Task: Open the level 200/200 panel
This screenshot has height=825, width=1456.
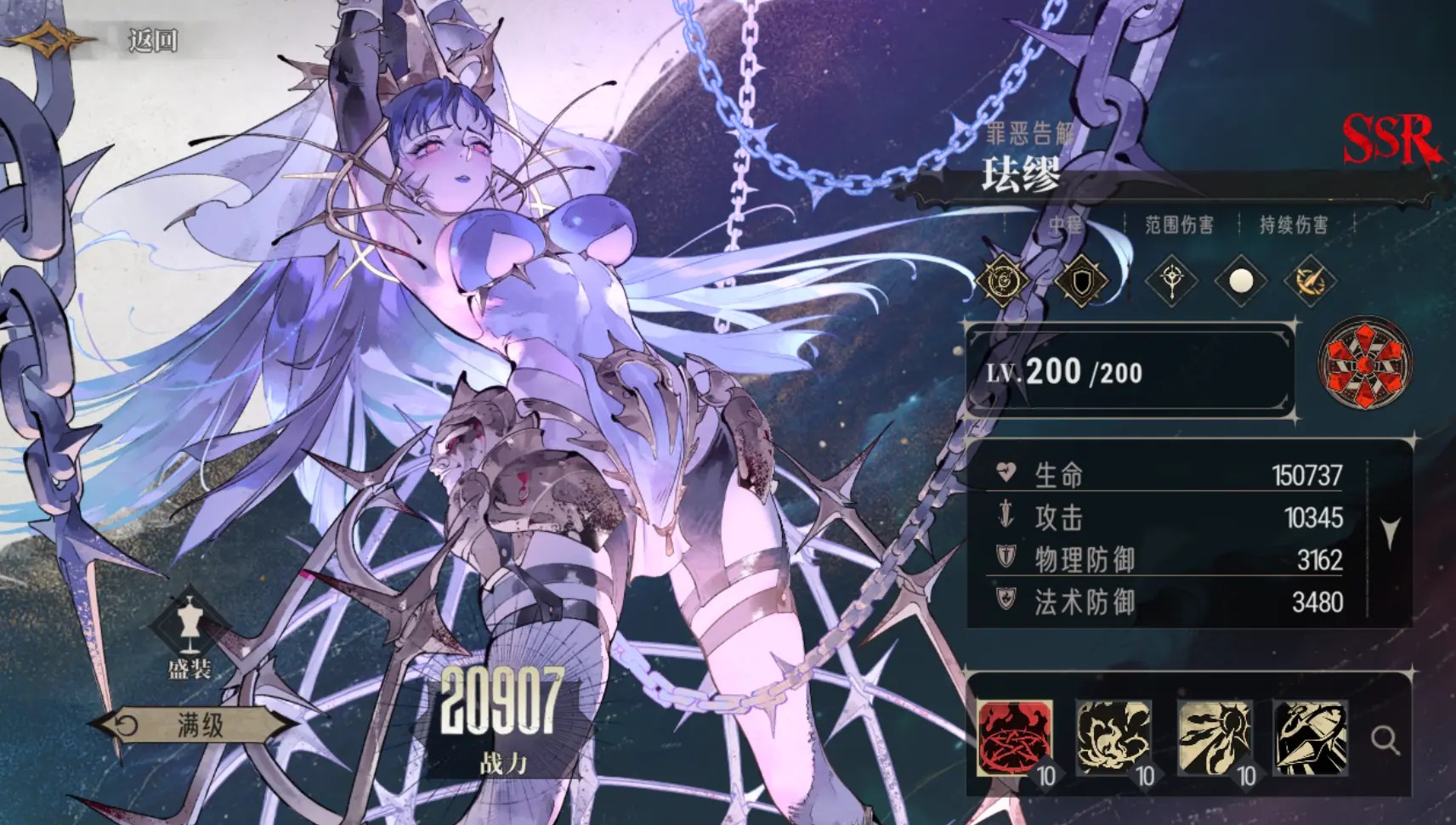Action: [1130, 372]
